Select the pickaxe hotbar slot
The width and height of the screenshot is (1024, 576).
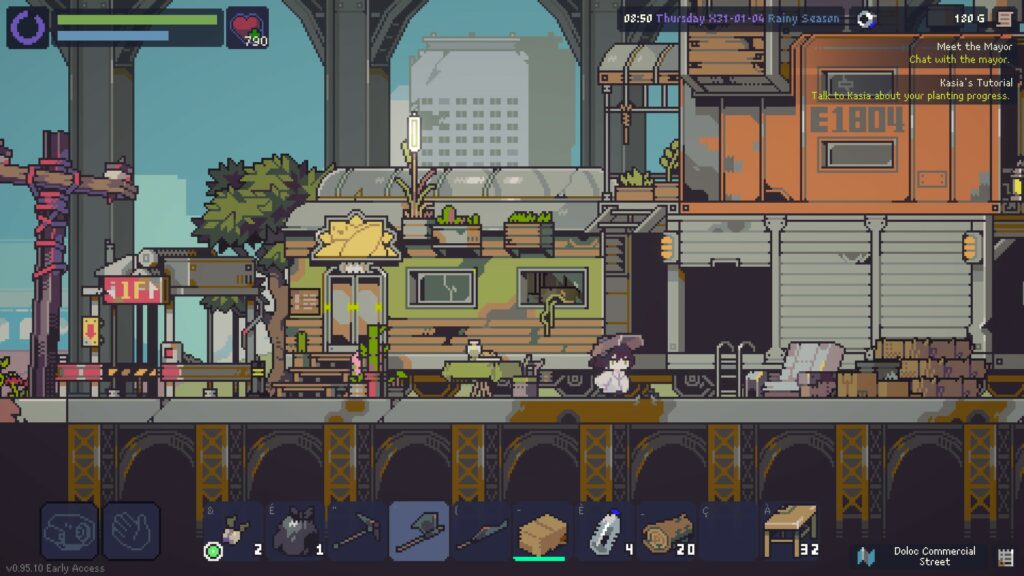pos(356,531)
